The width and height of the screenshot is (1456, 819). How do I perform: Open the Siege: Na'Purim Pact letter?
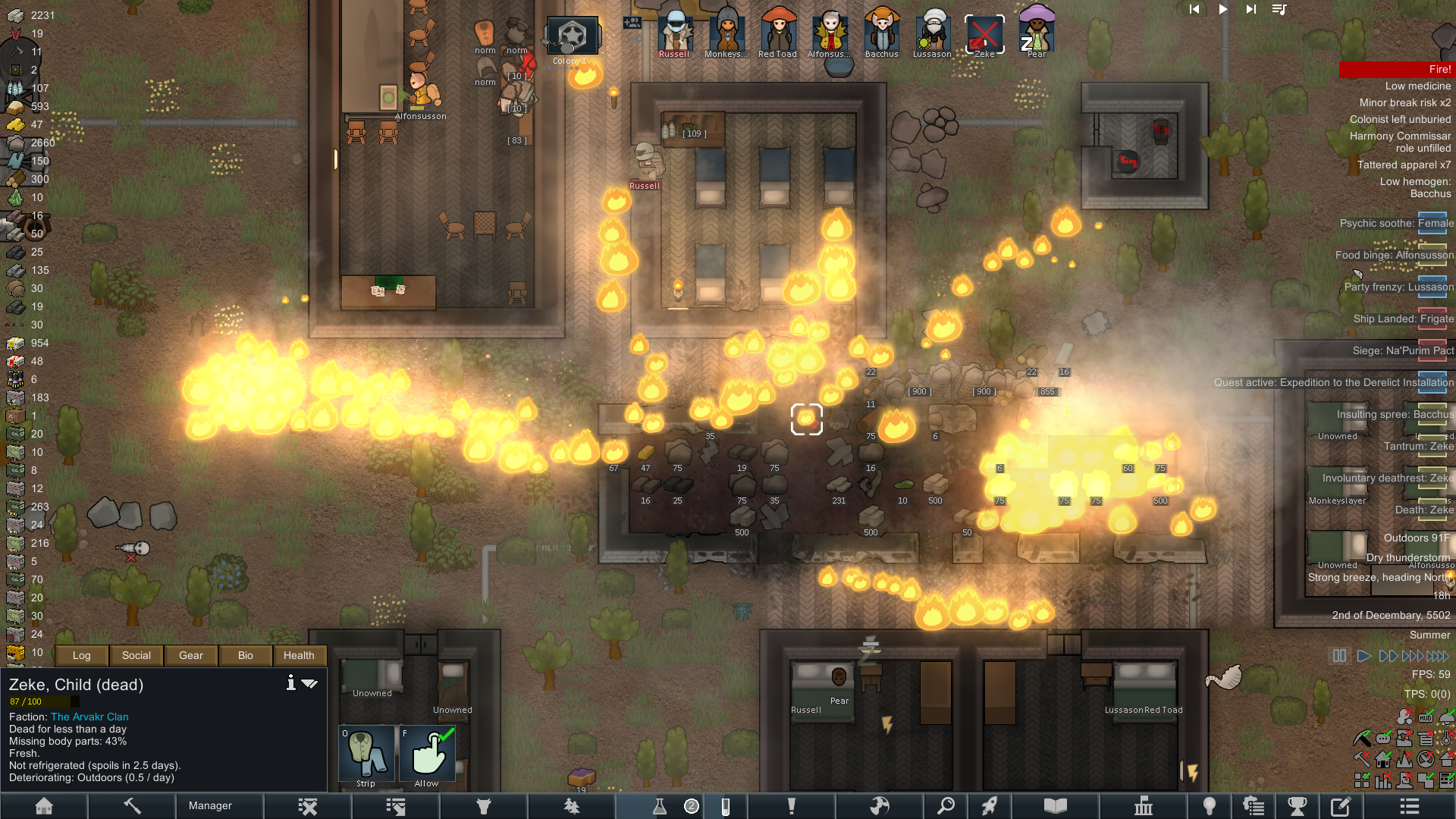tap(1403, 350)
